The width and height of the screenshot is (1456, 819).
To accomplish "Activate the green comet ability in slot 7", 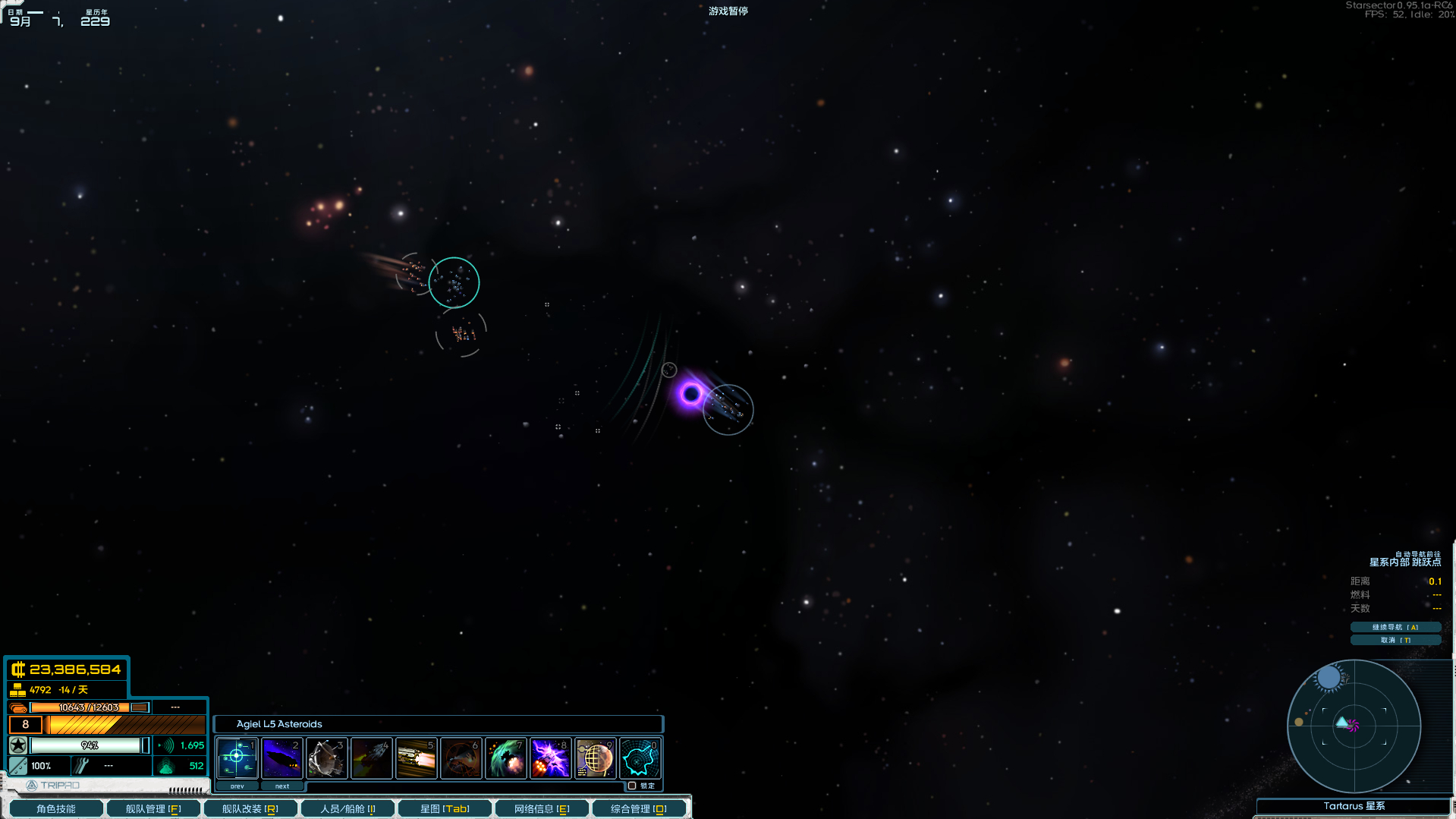I will (x=505, y=758).
